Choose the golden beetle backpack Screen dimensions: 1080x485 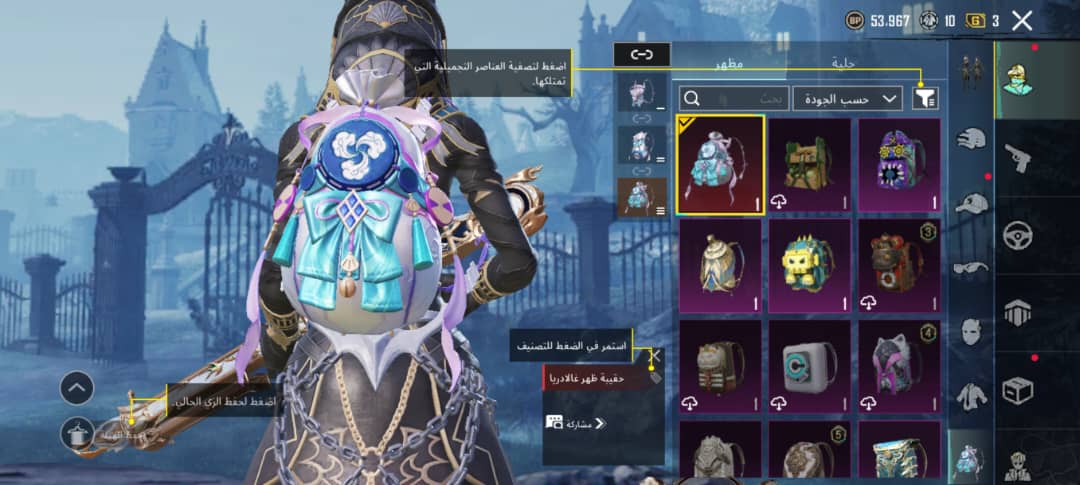(720, 265)
